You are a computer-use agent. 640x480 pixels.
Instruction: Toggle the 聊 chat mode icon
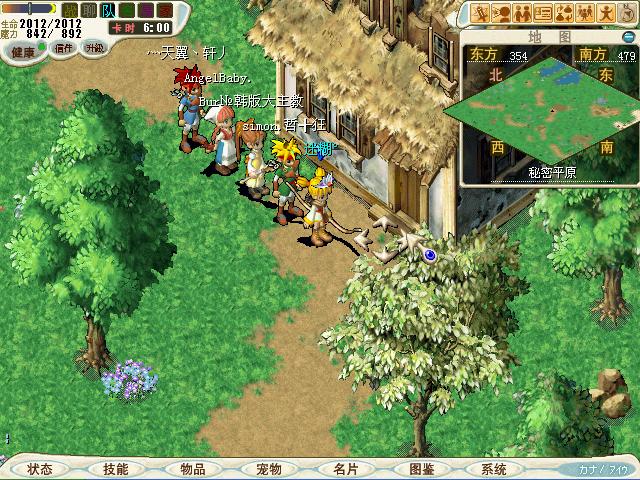point(89,10)
